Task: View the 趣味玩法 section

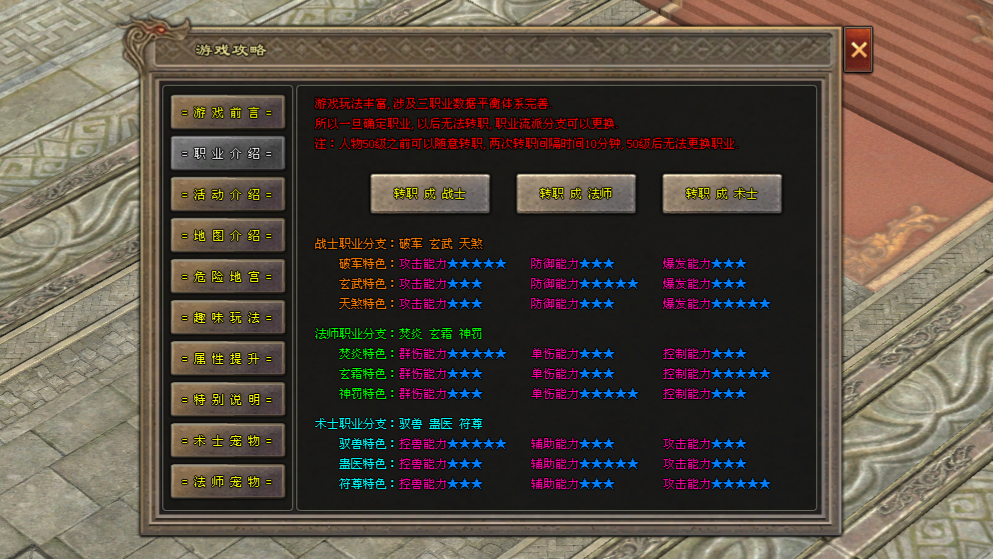Action: click(227, 317)
